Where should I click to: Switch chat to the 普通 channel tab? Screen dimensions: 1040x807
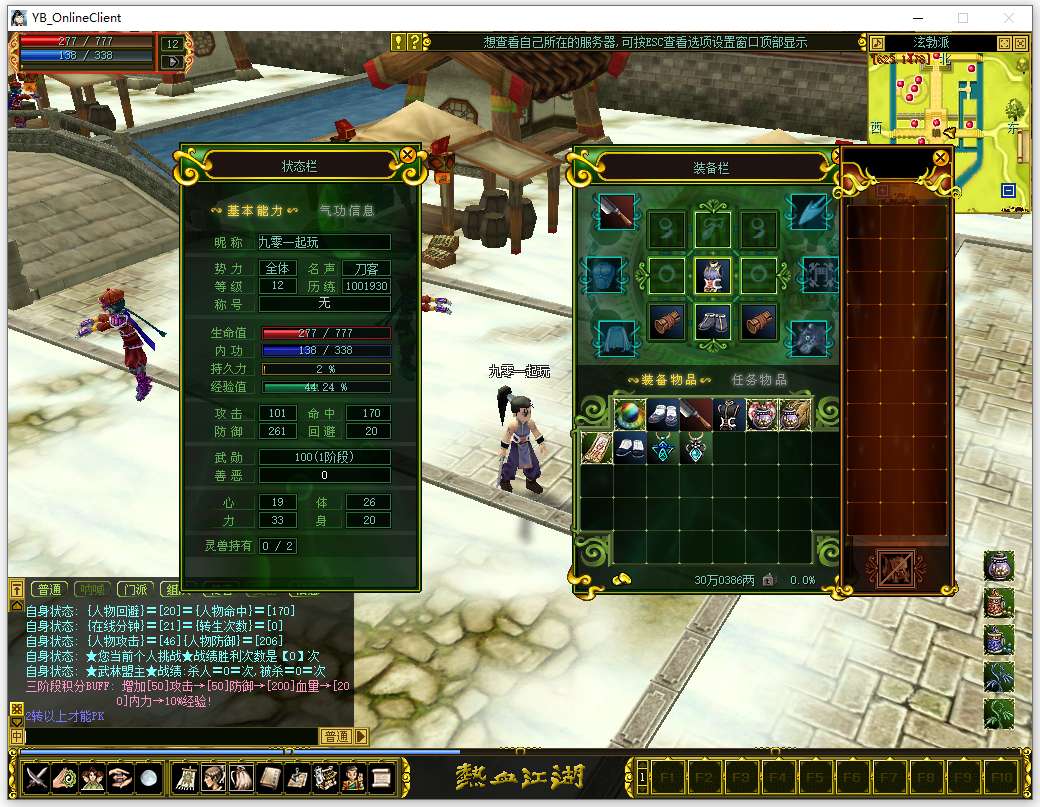(x=46, y=589)
